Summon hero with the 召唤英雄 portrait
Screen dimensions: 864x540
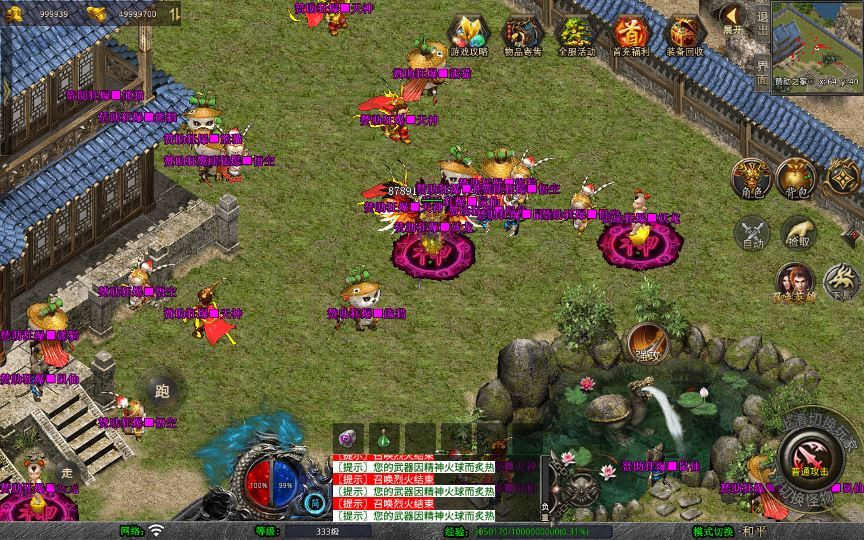click(796, 284)
